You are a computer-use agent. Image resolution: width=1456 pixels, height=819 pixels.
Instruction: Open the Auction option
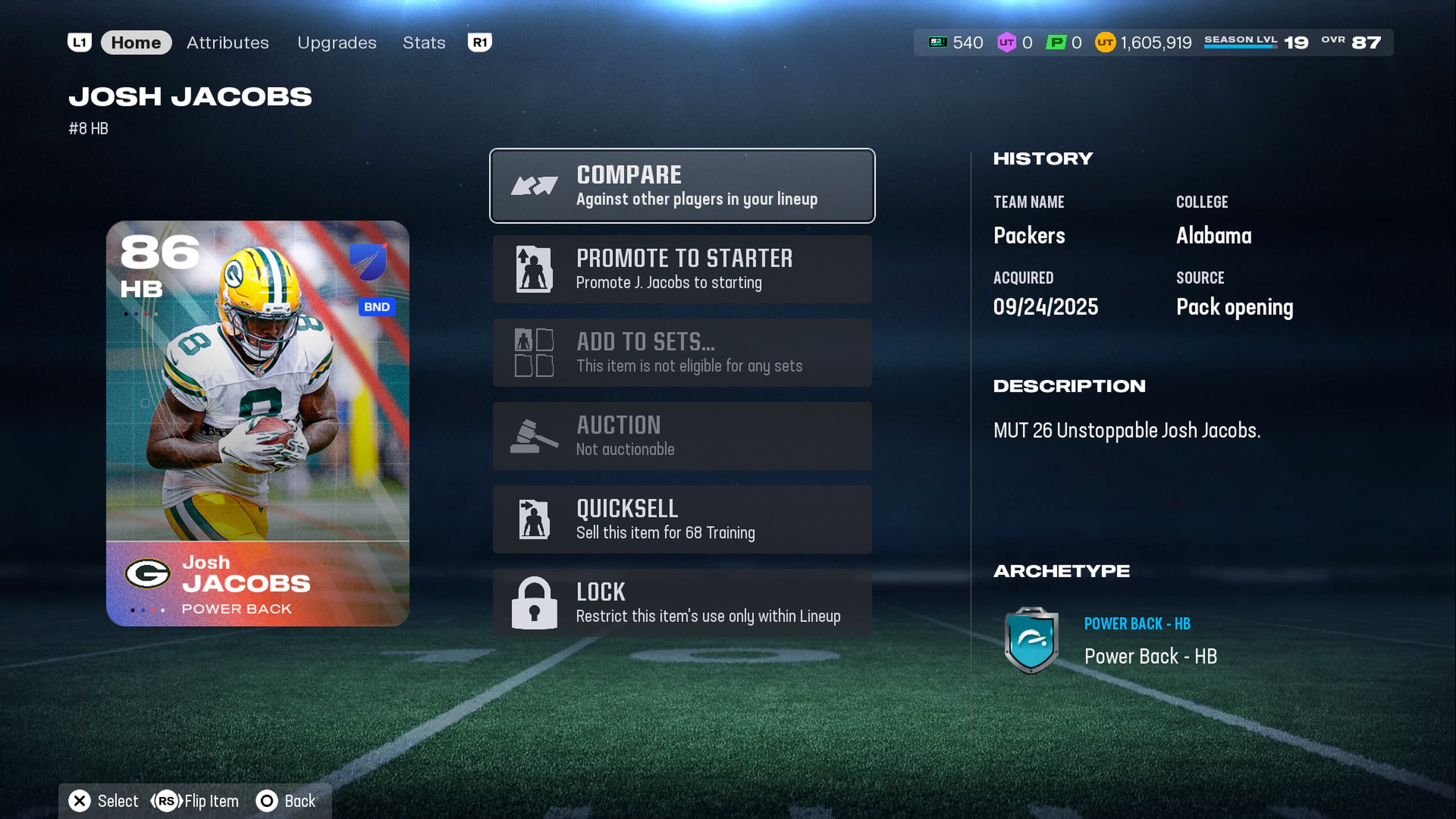(682, 436)
